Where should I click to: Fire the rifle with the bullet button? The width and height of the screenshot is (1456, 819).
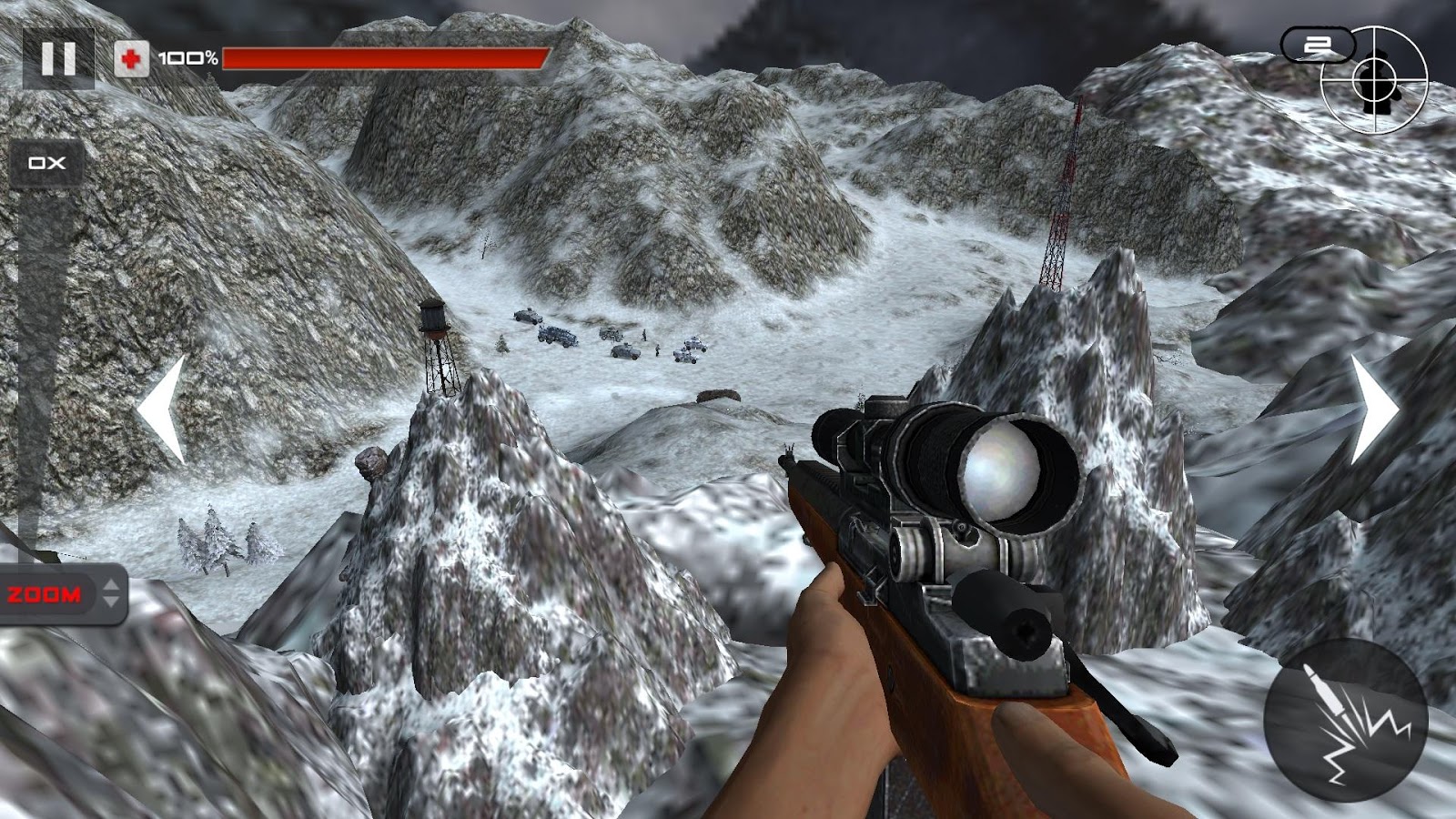[x=1345, y=720]
